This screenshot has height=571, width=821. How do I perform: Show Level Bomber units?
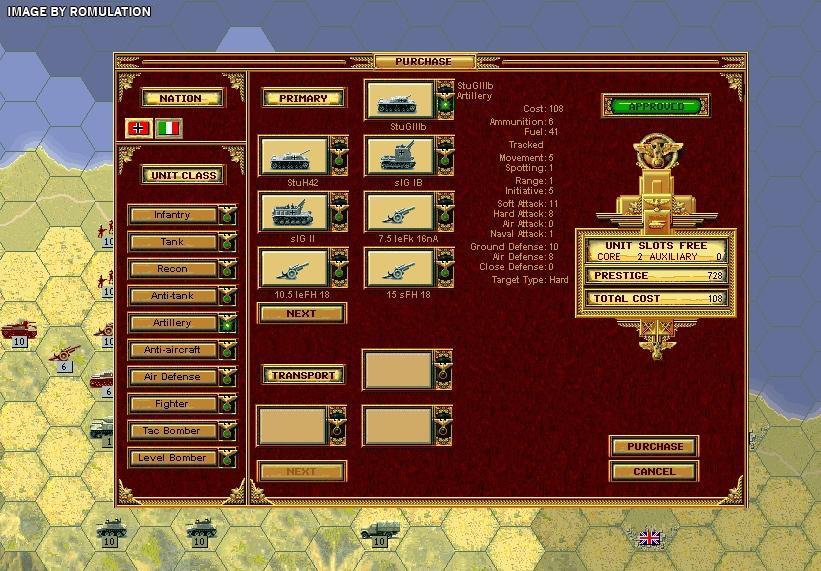[x=172, y=458]
